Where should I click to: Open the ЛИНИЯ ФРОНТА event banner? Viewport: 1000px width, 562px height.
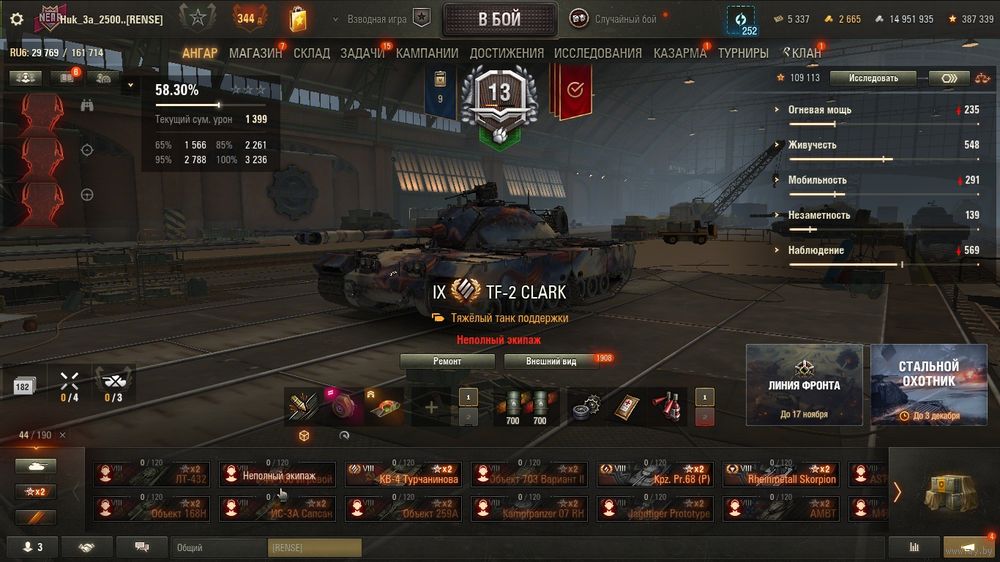click(804, 385)
